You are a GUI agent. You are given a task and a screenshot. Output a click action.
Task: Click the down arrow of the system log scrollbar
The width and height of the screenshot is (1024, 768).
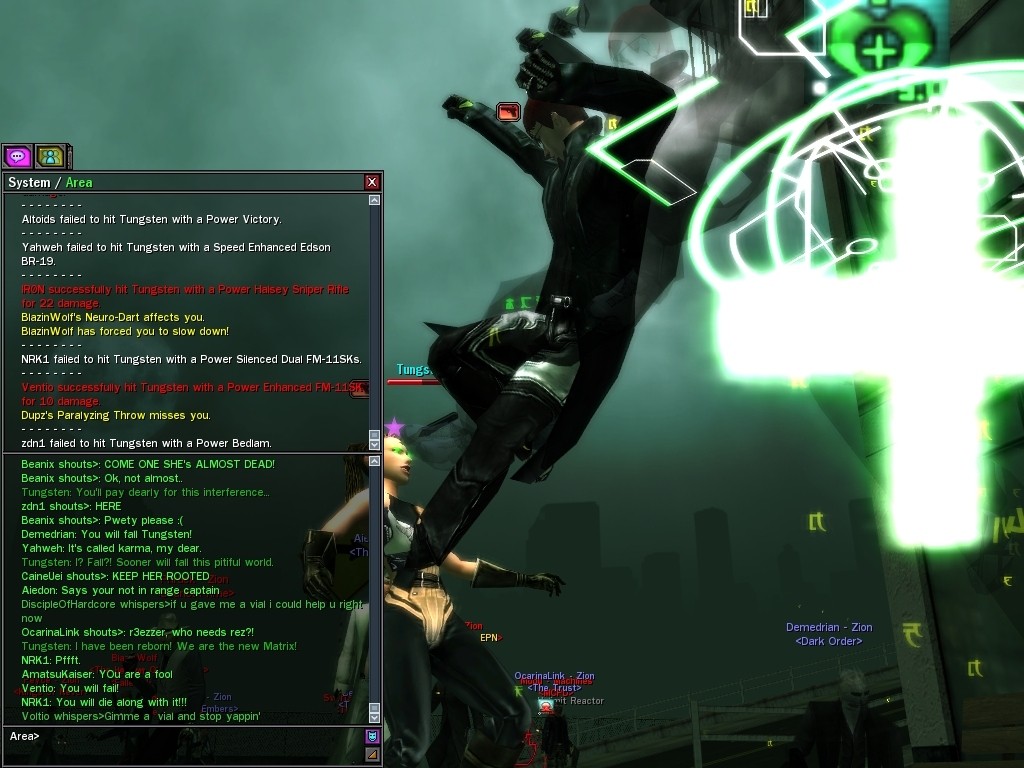374,444
